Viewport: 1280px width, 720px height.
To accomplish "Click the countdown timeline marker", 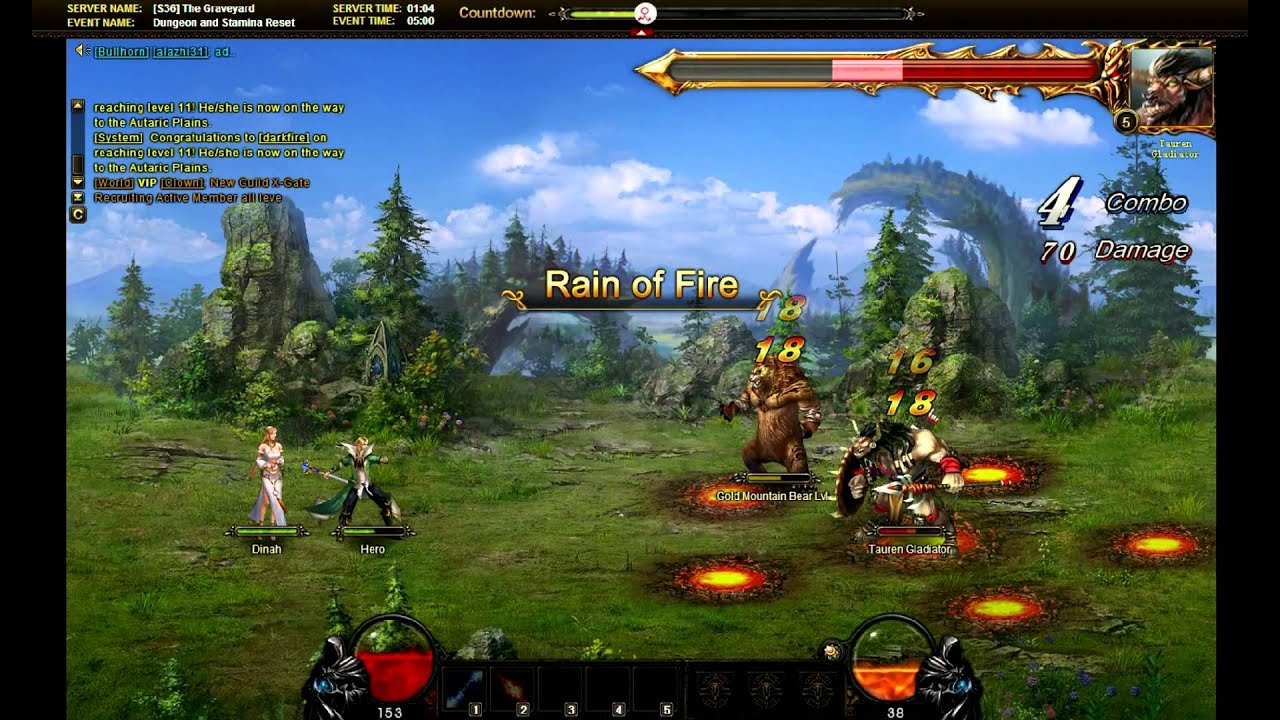I will (646, 13).
